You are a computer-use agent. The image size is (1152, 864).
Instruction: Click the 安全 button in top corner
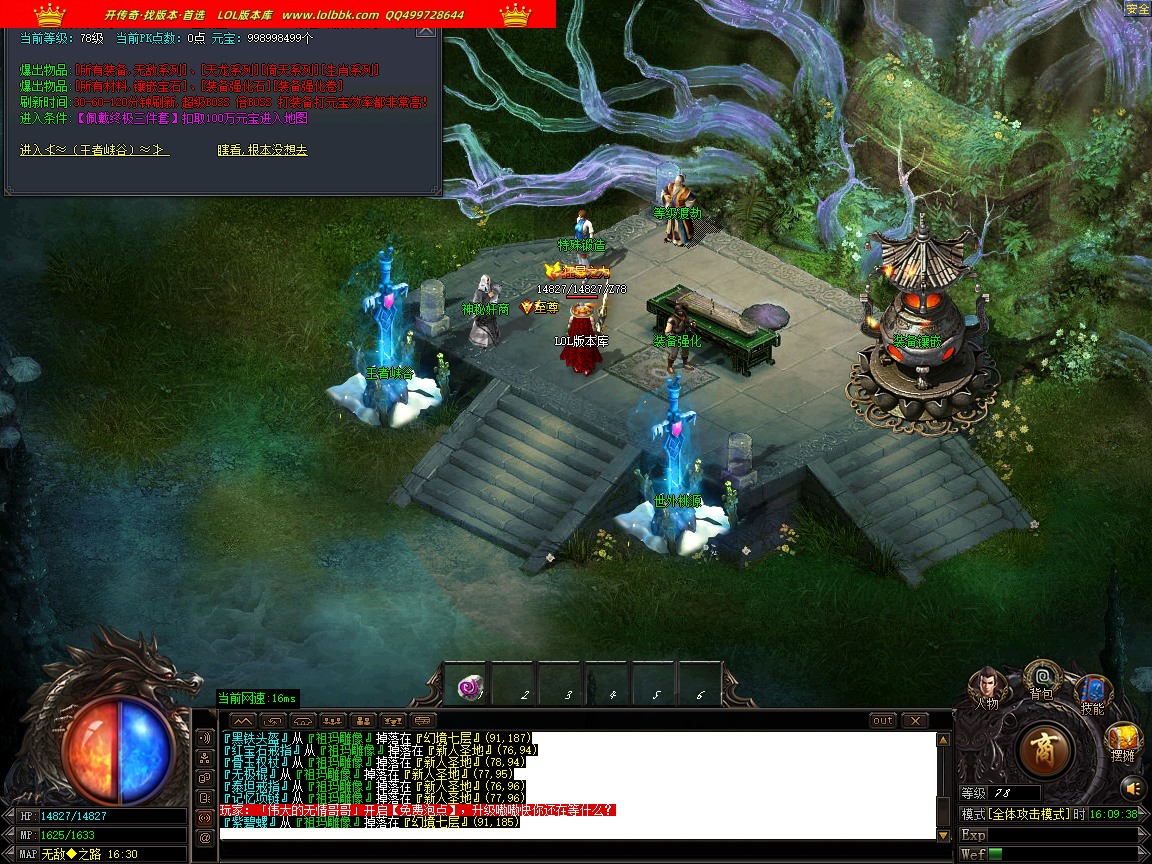(x=1138, y=8)
